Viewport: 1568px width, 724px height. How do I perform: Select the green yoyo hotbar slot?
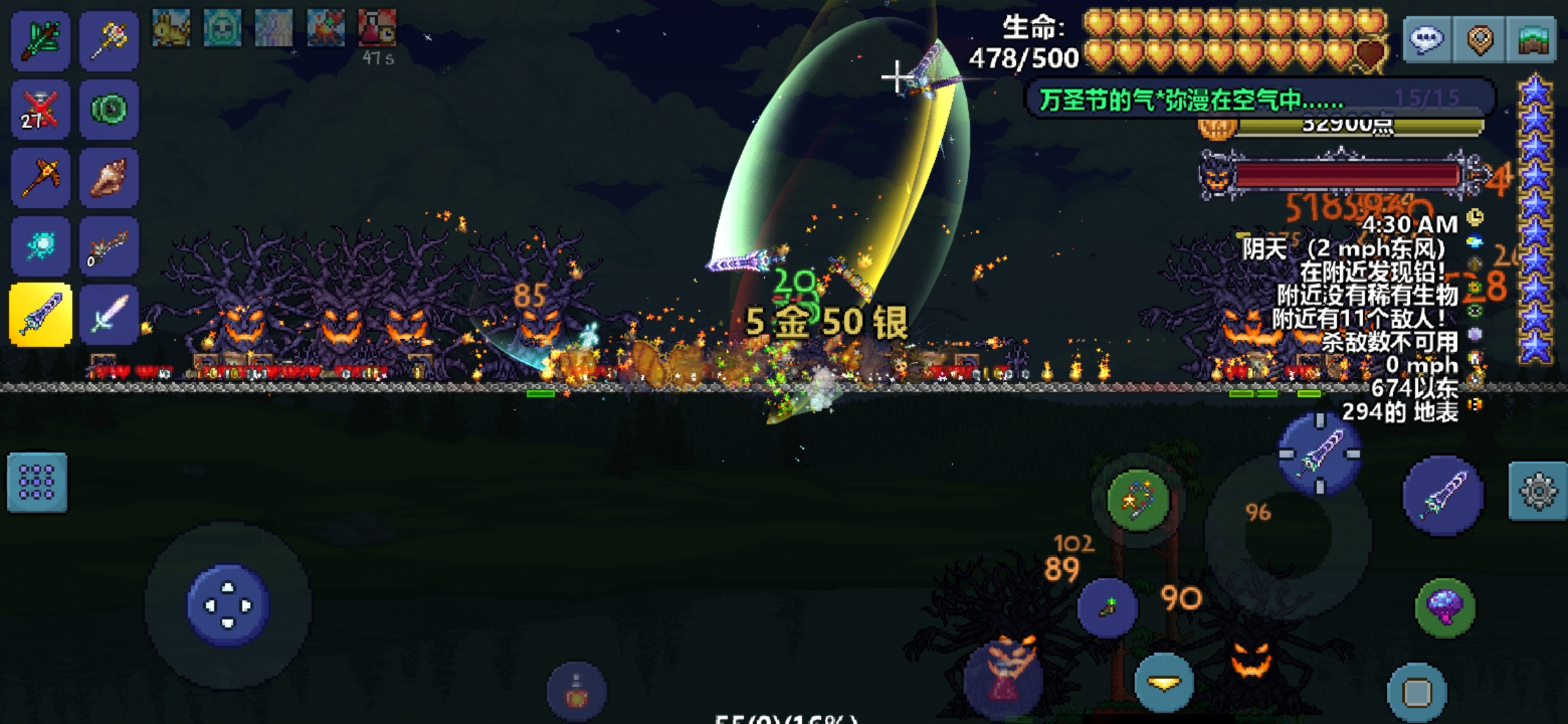coord(109,109)
